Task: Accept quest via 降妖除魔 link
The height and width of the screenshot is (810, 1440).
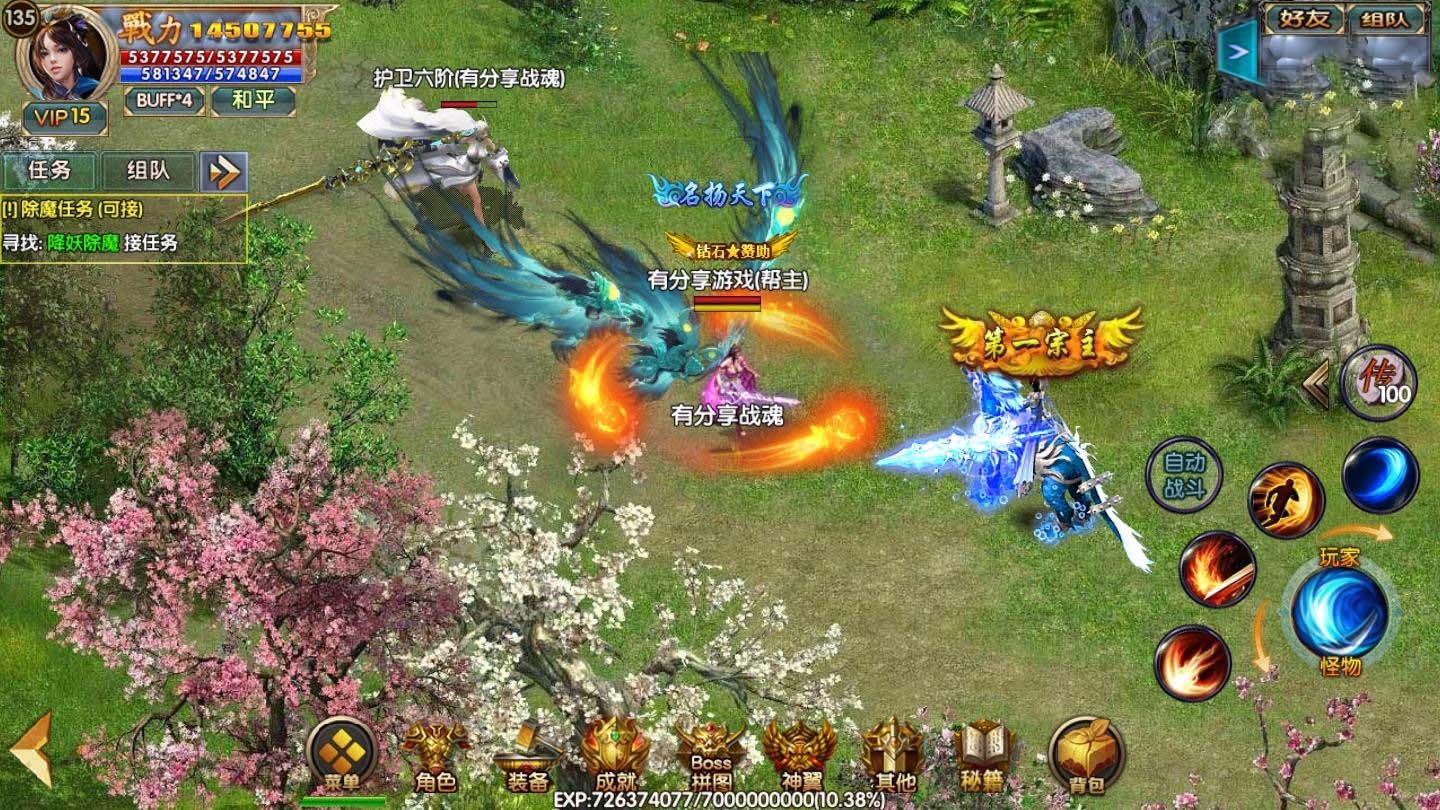Action: 84,241
